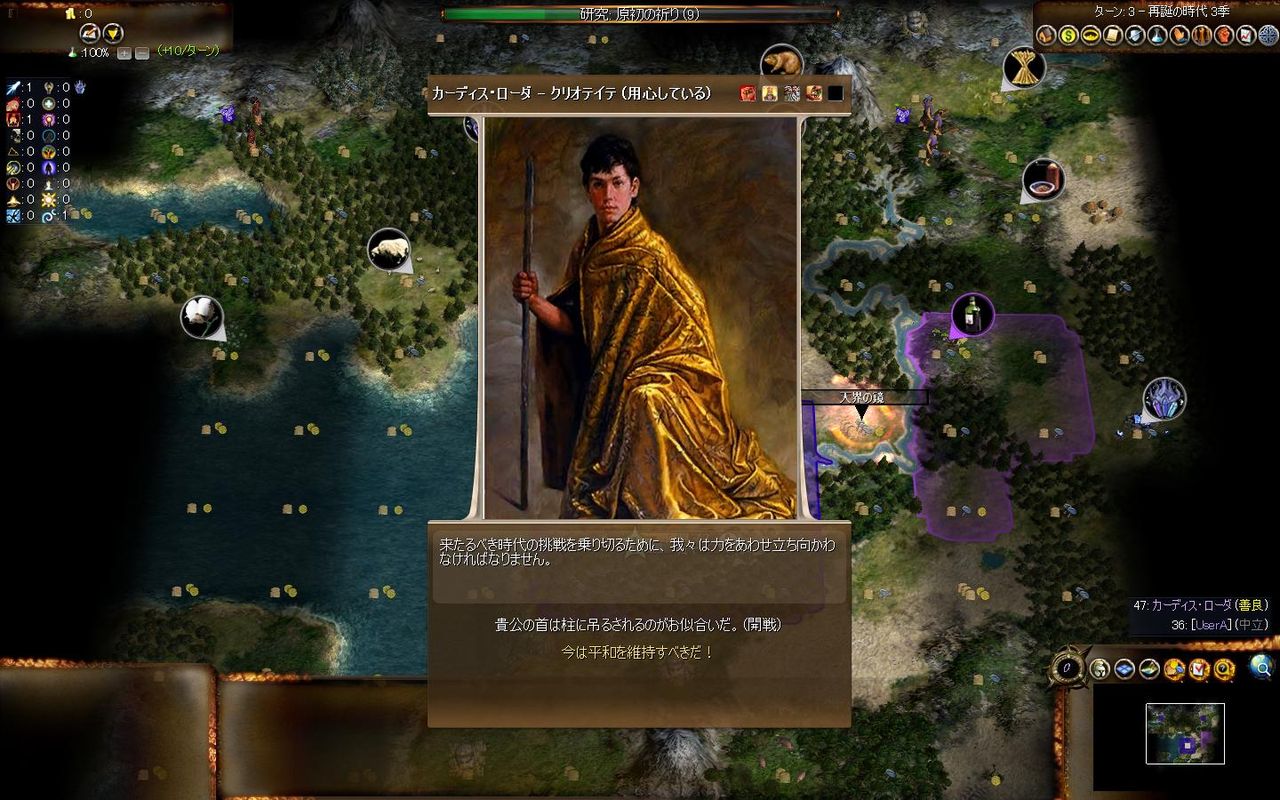The width and height of the screenshot is (1280, 800).
Task: Choose the 開戦 declare-war dialogue response
Action: pos(640,625)
